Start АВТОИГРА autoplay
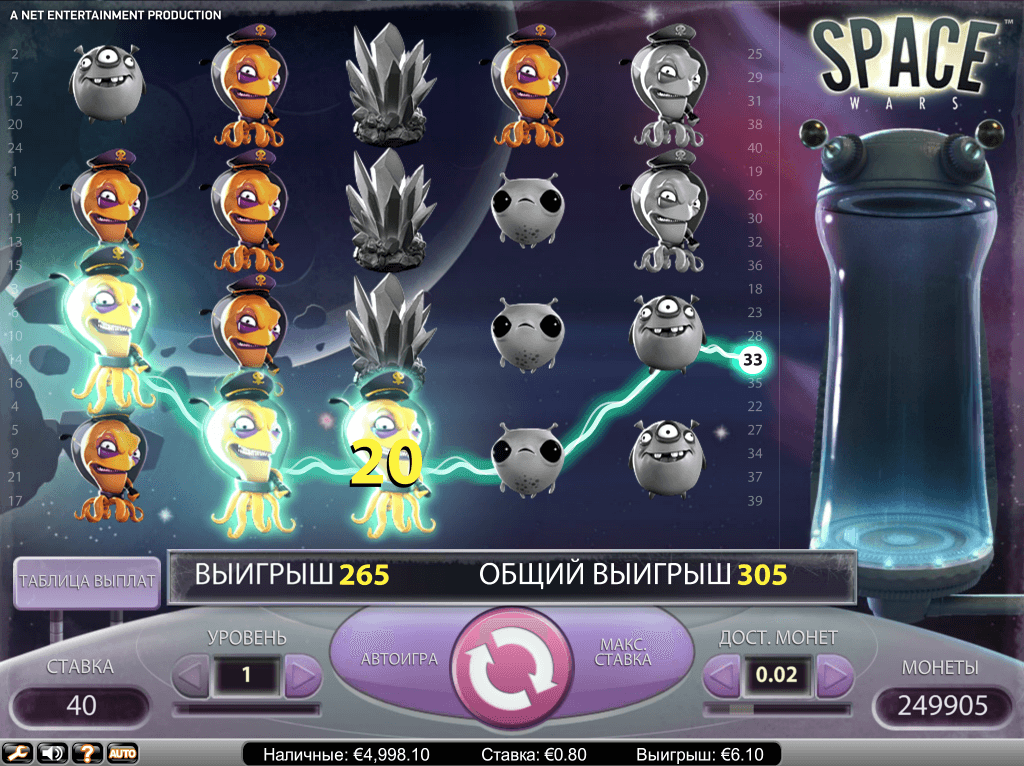 coord(394,660)
